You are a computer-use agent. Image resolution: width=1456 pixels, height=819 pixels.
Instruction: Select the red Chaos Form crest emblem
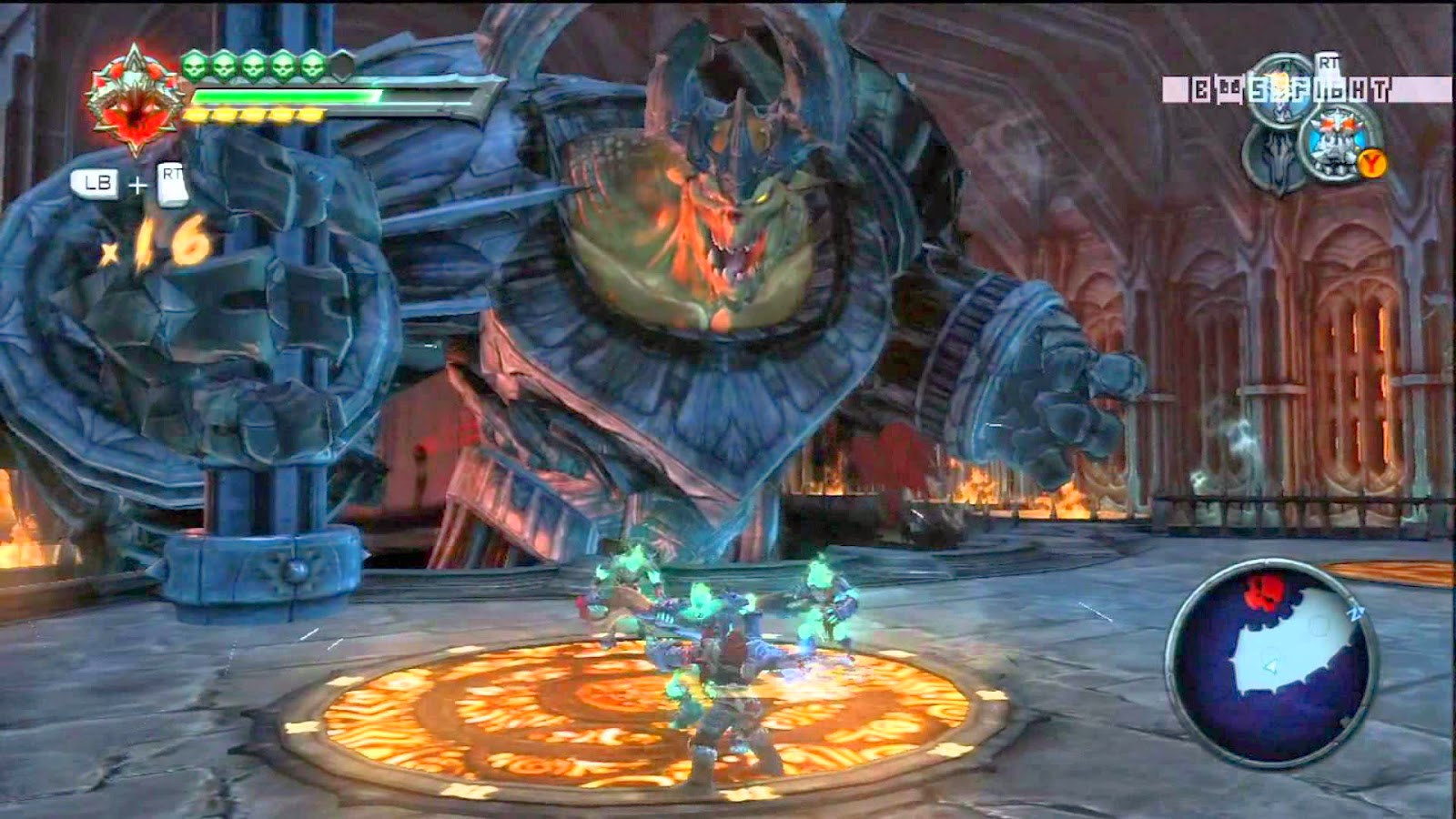point(135,97)
